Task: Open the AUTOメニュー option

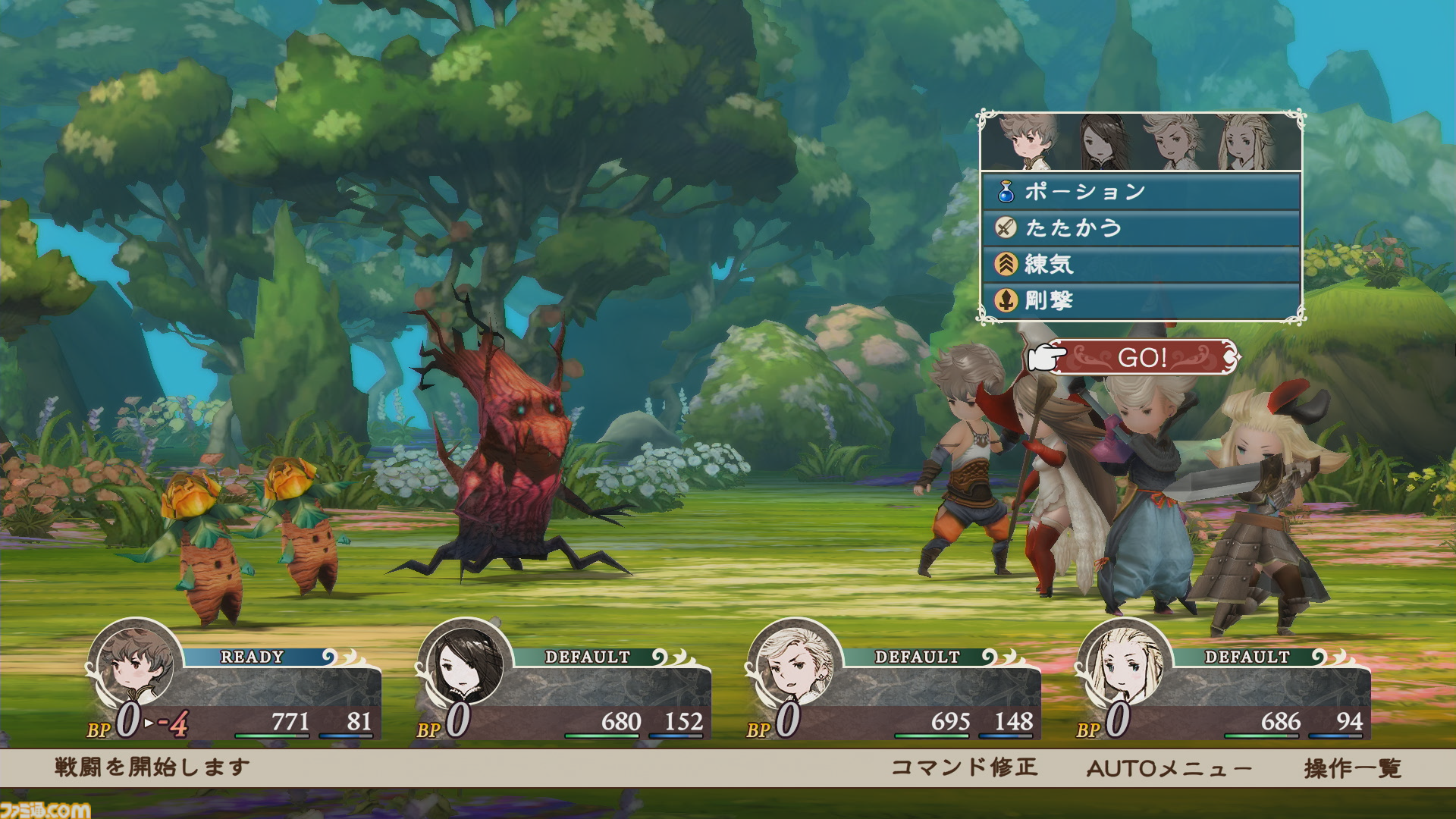Action: click(1169, 768)
